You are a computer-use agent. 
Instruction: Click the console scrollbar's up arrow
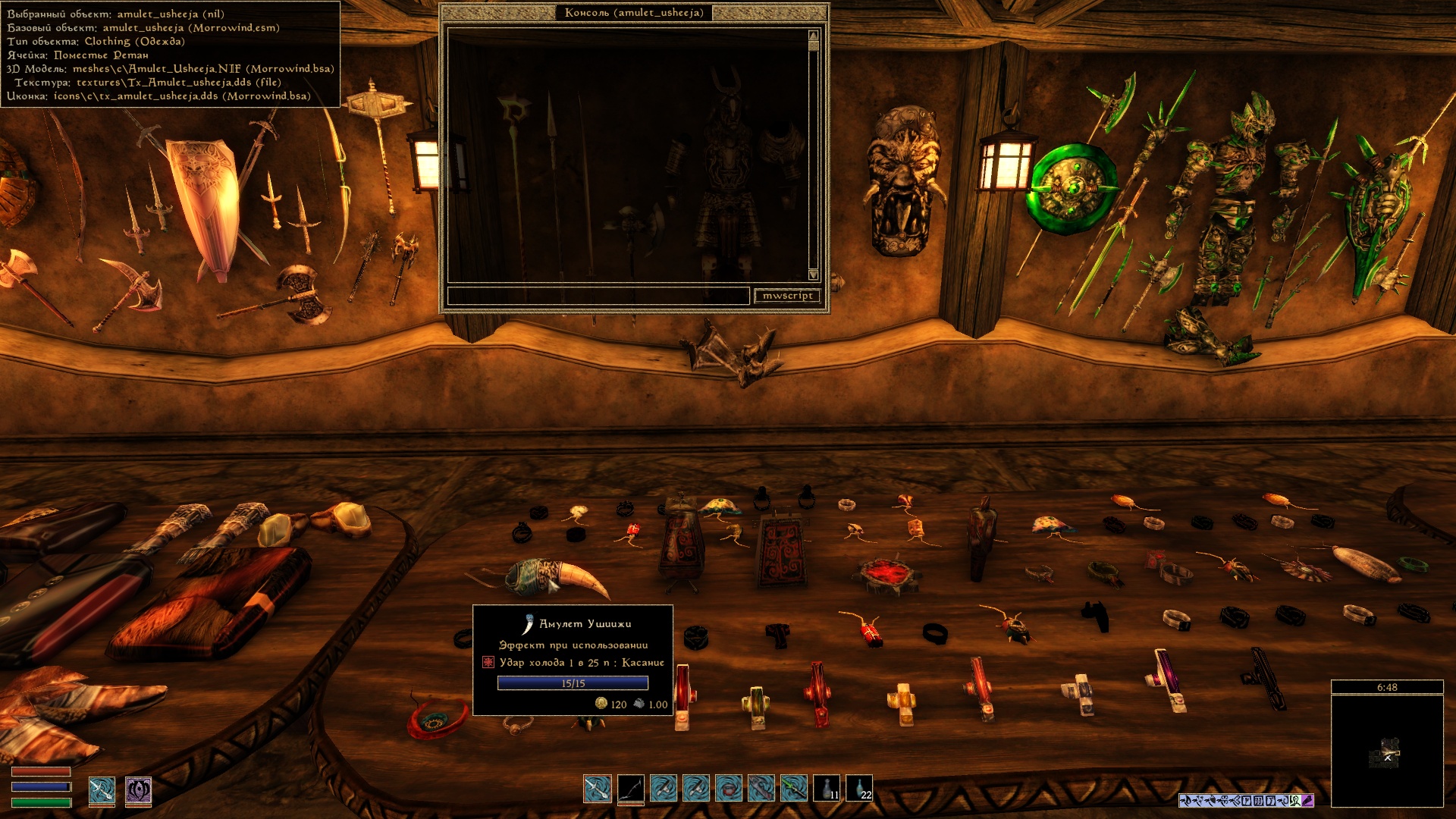click(x=814, y=36)
